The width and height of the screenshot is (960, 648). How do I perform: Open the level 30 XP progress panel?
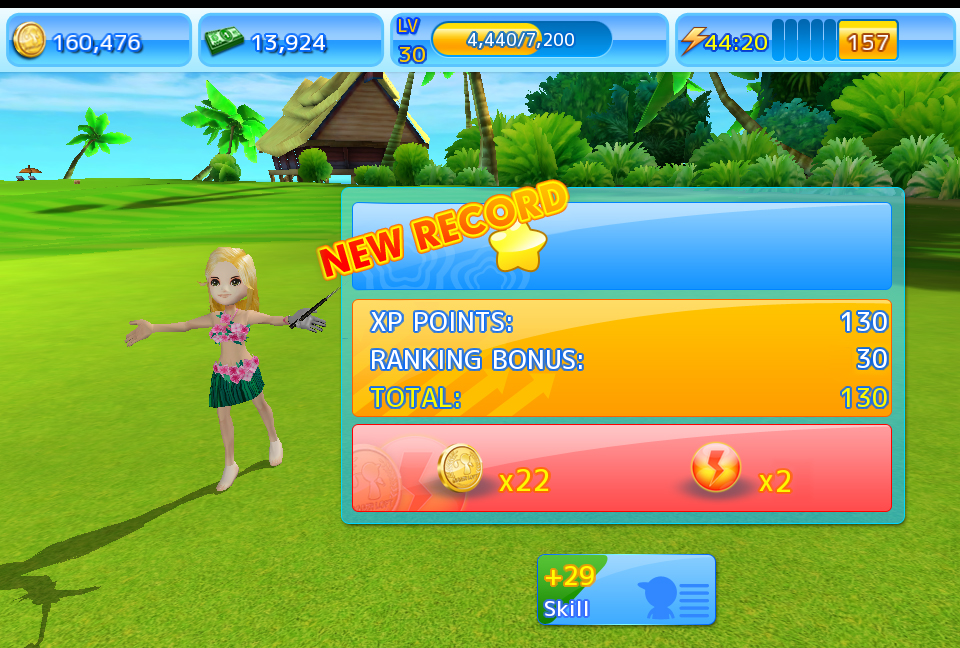pos(529,41)
